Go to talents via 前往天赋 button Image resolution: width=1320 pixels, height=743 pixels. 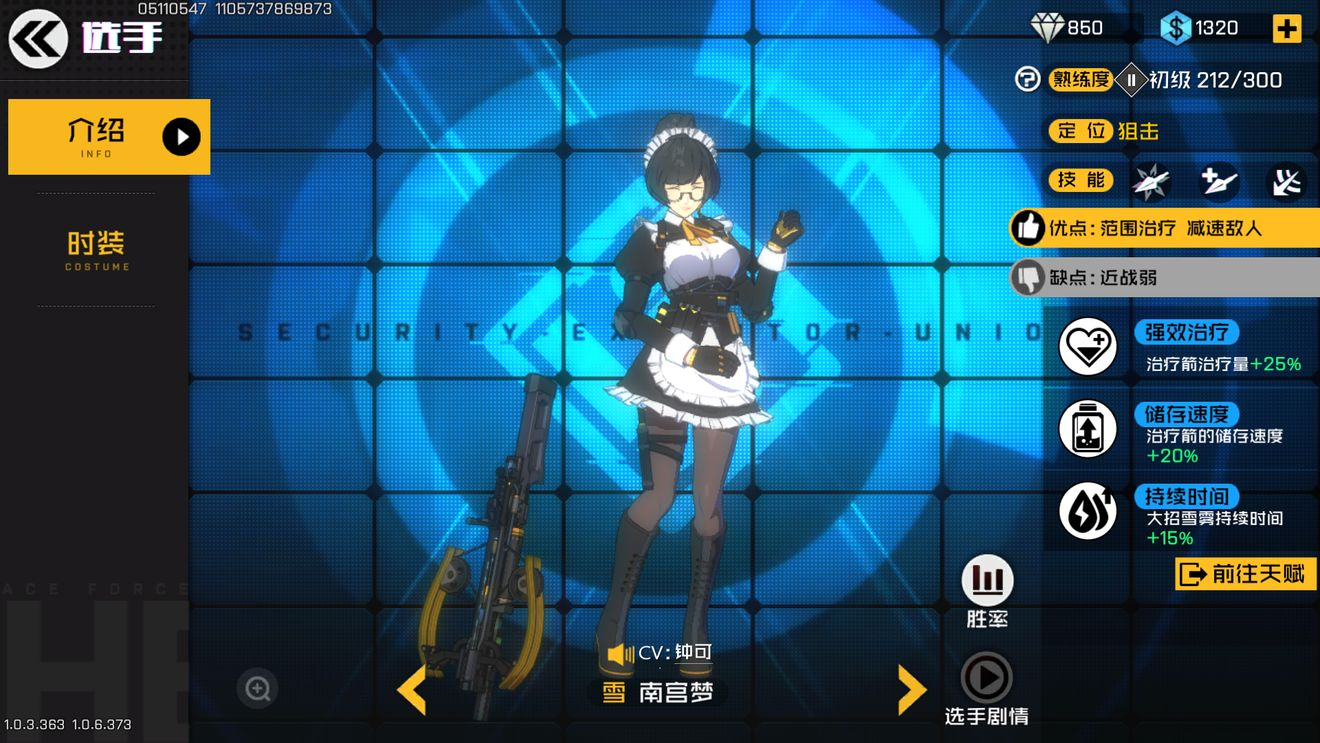tap(1245, 573)
